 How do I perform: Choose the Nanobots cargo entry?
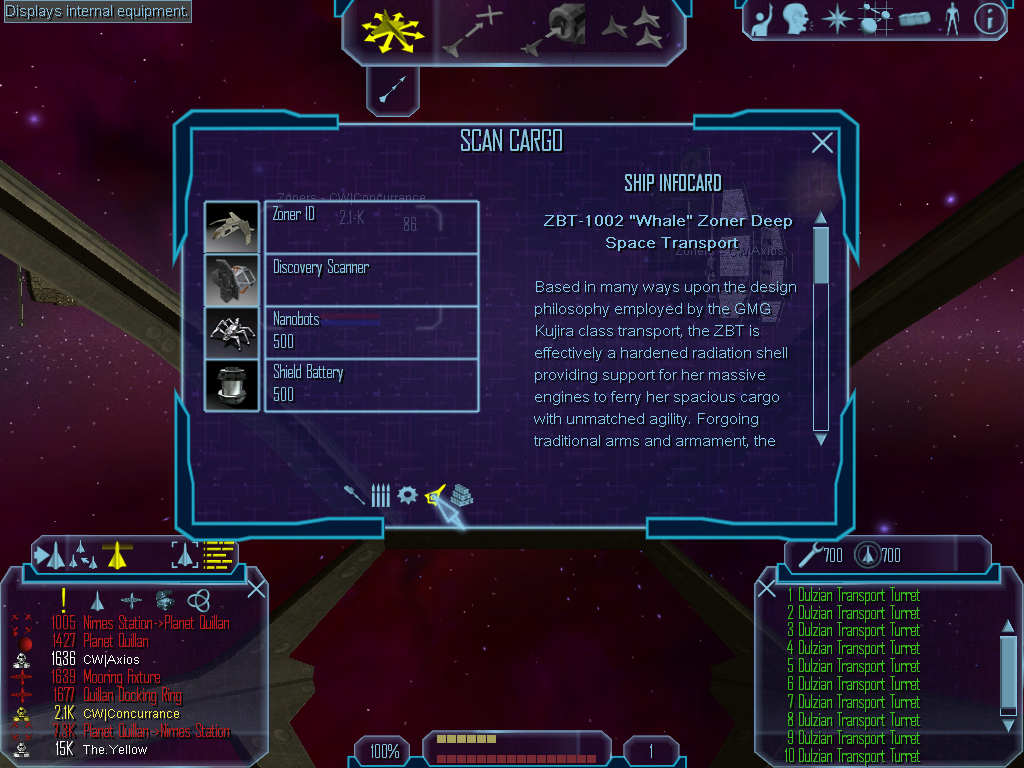[x=371, y=332]
